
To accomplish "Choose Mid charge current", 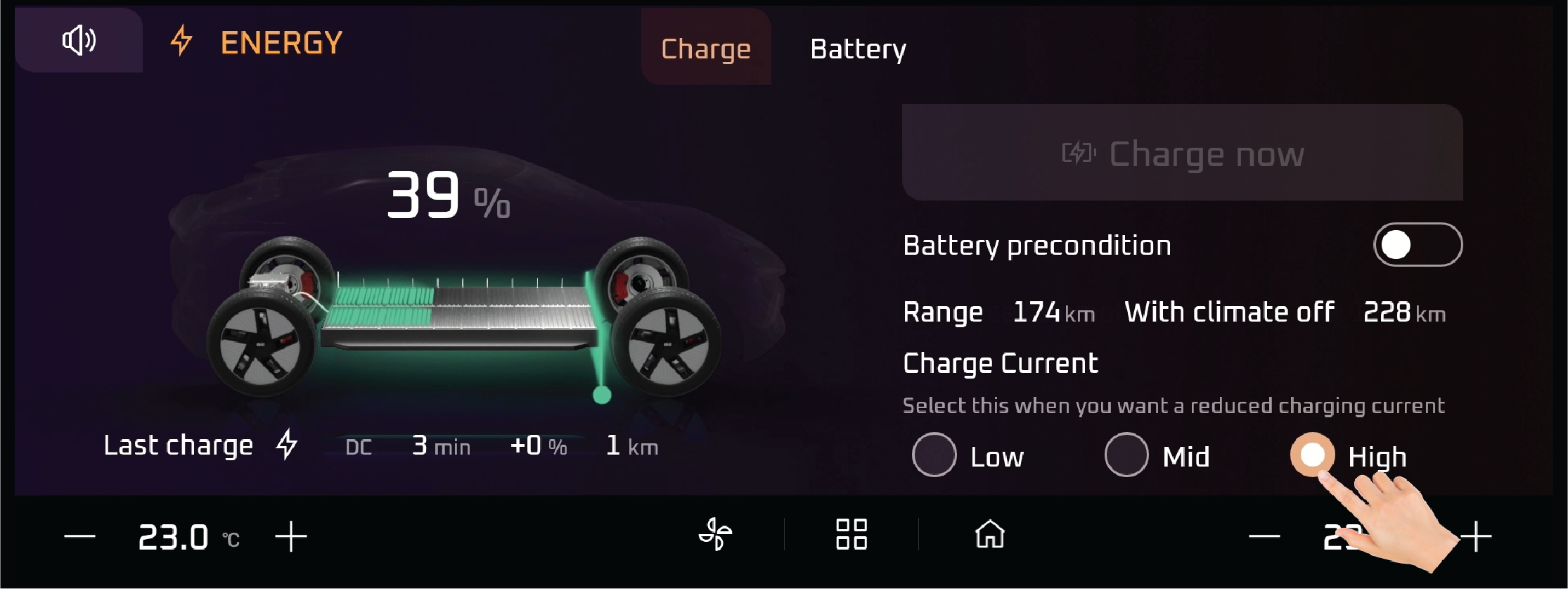I will click(1126, 455).
